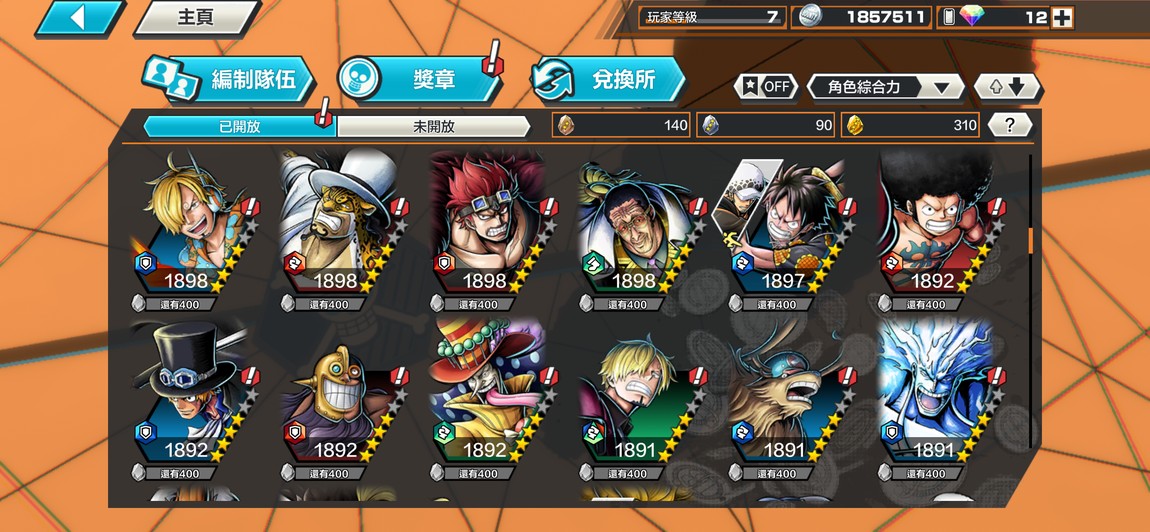Open the 獎章 medals menu

[x=420, y=80]
